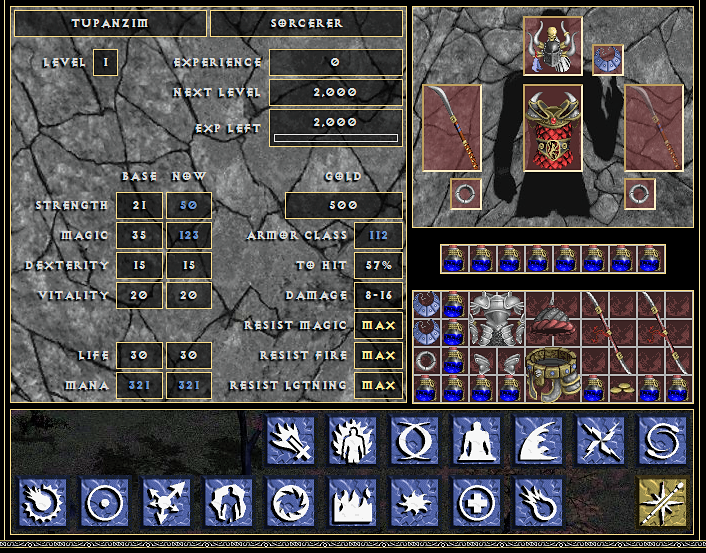Choose the circle with center dot spell
The height and width of the screenshot is (553, 706).
coord(105,502)
